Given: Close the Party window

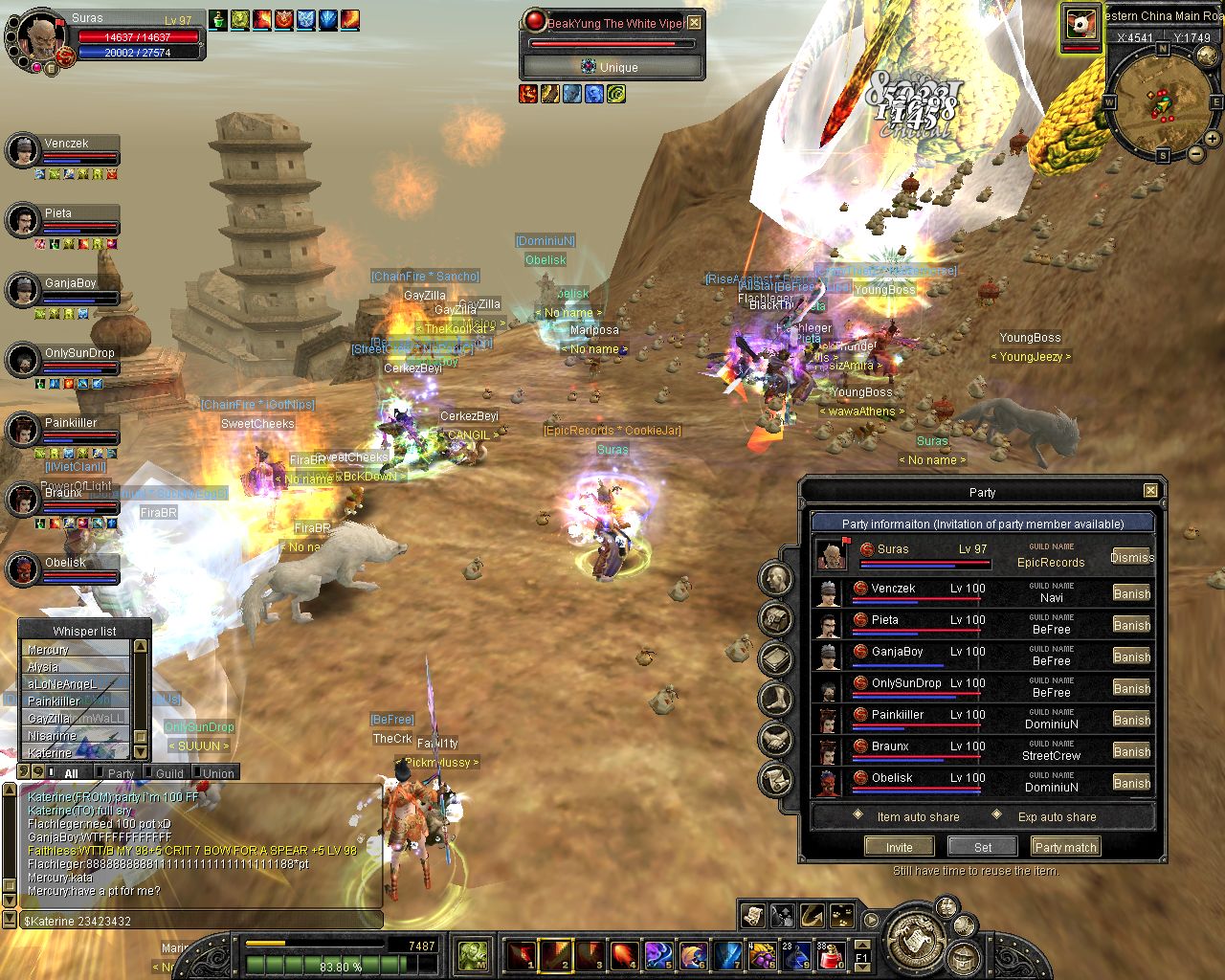Looking at the screenshot, I should click(1150, 491).
